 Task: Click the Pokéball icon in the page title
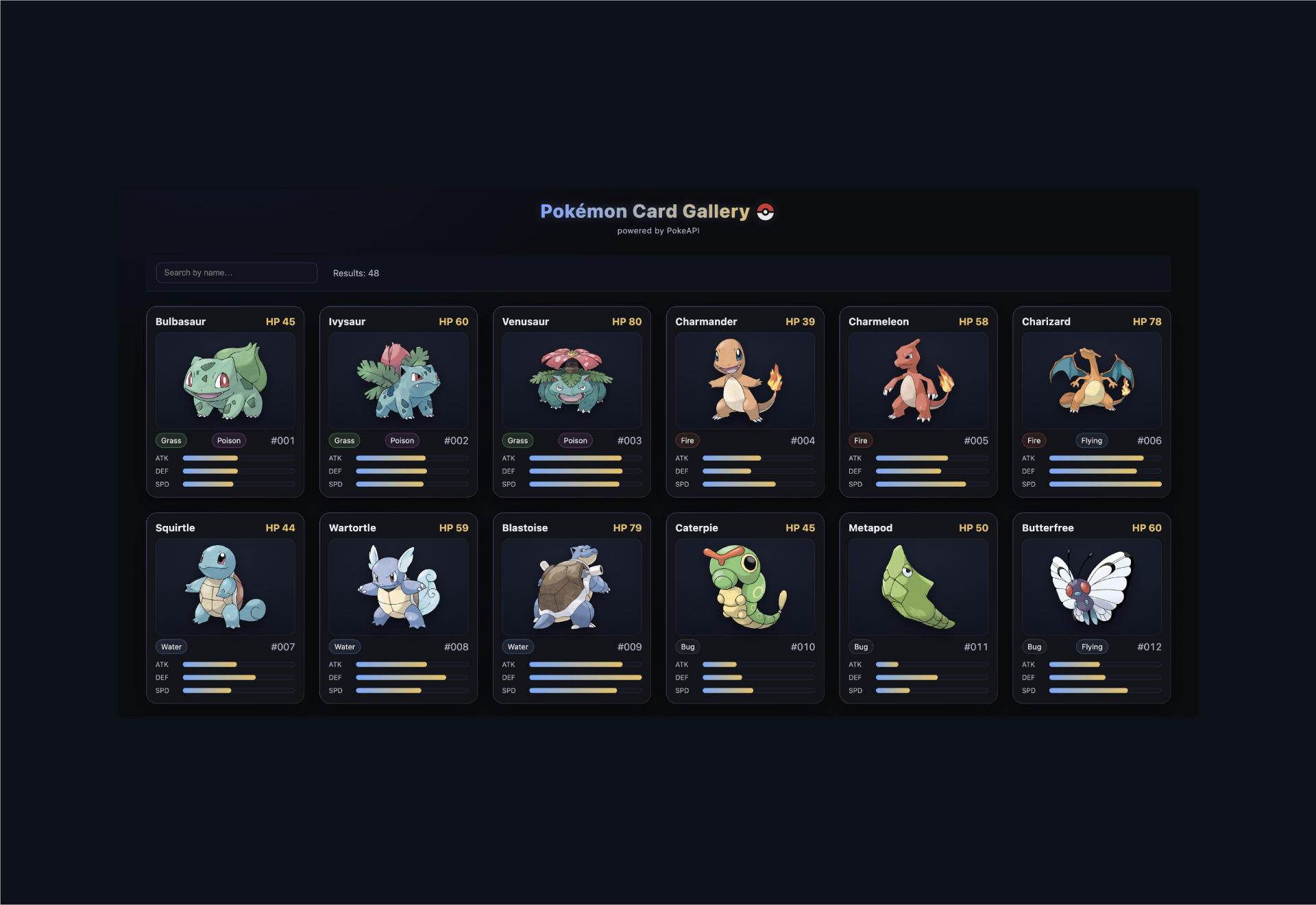click(x=766, y=212)
